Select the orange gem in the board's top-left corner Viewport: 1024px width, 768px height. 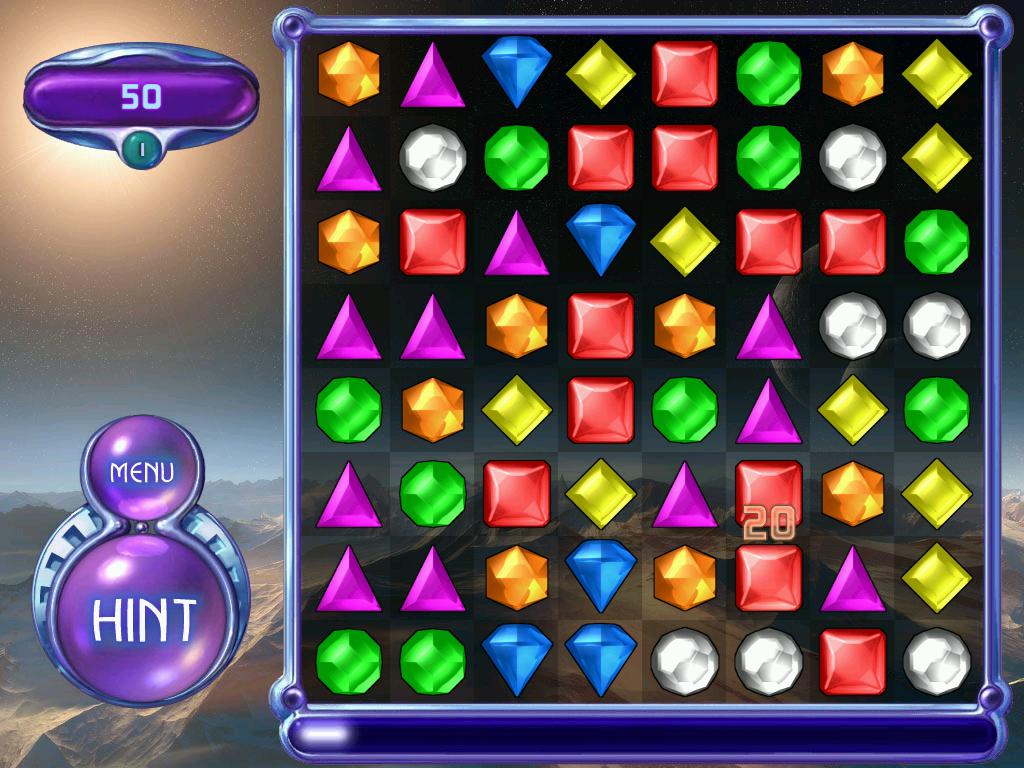pyautogui.click(x=349, y=74)
